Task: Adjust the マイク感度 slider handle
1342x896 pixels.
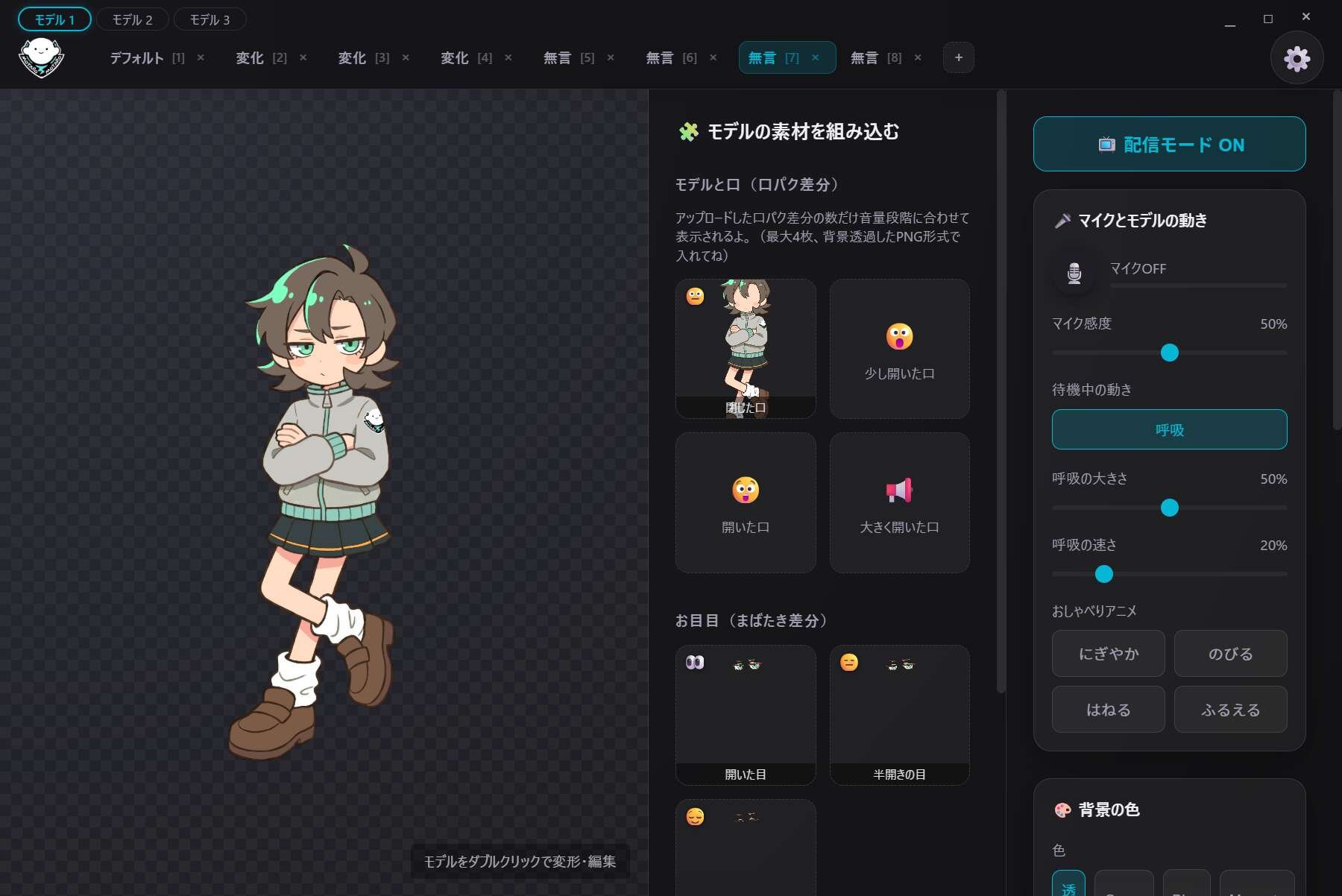Action: coord(1169,353)
